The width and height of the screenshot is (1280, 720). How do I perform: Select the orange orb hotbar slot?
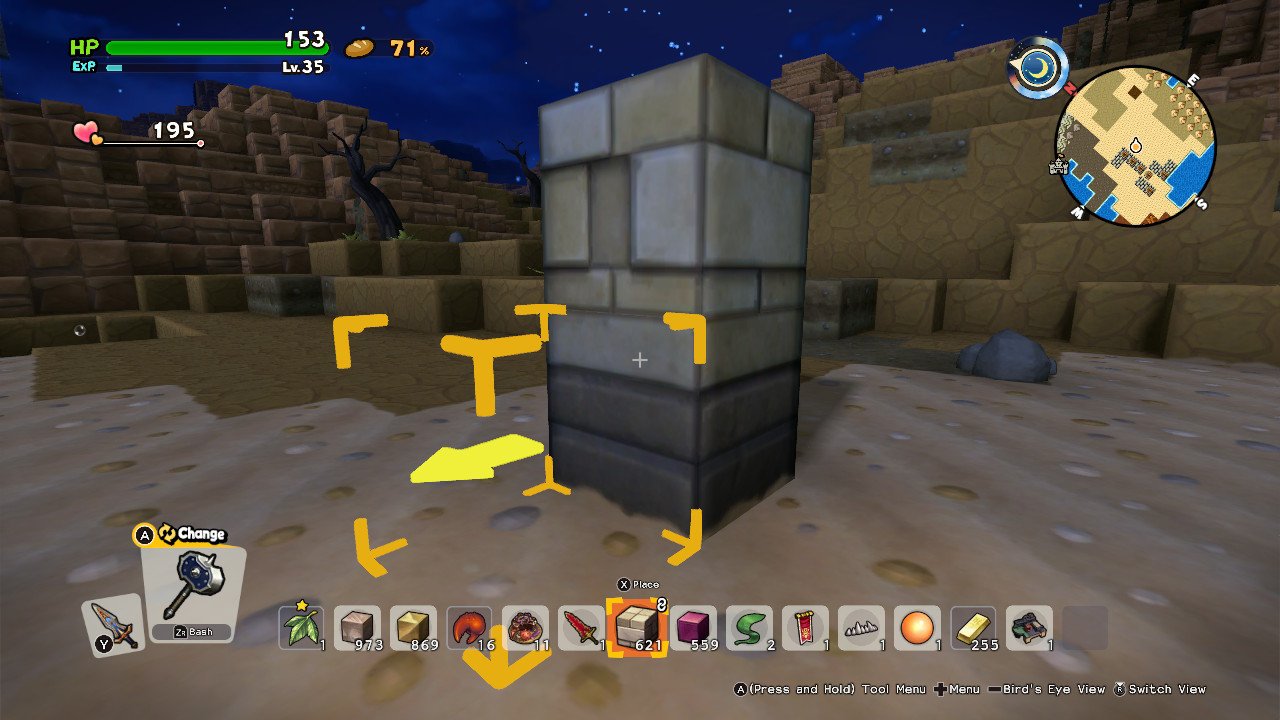point(917,628)
